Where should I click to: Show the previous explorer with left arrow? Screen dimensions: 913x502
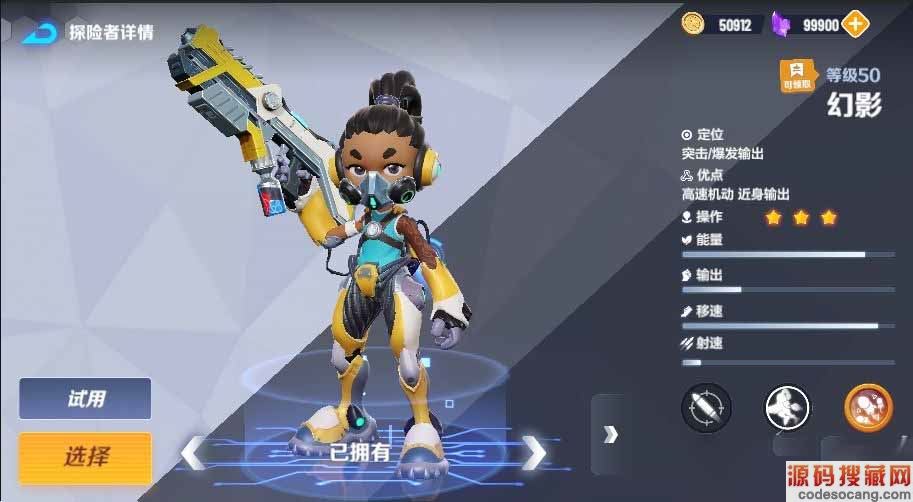[192, 452]
